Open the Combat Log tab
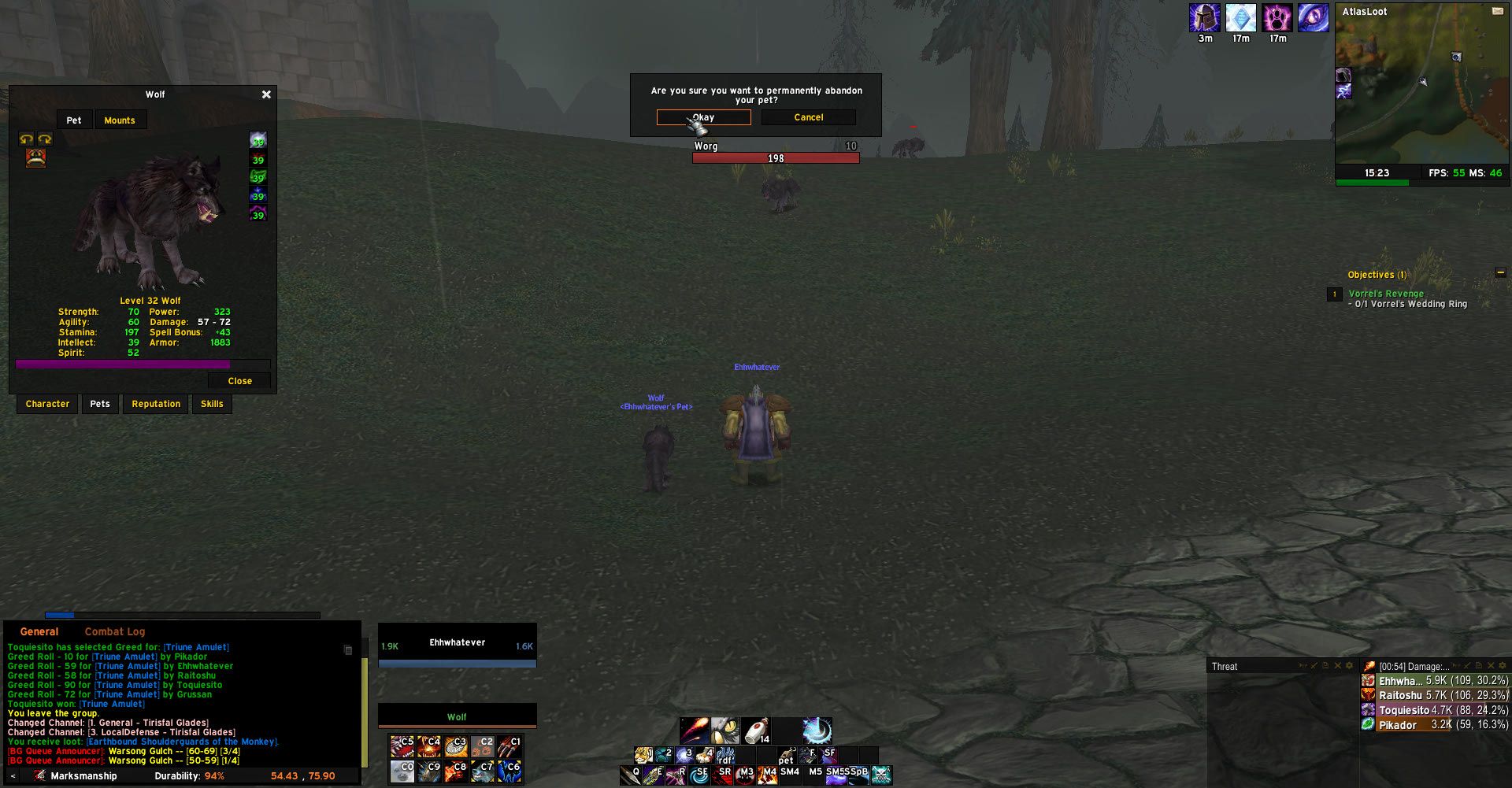Viewport: 1512px width, 788px height. pyautogui.click(x=114, y=631)
